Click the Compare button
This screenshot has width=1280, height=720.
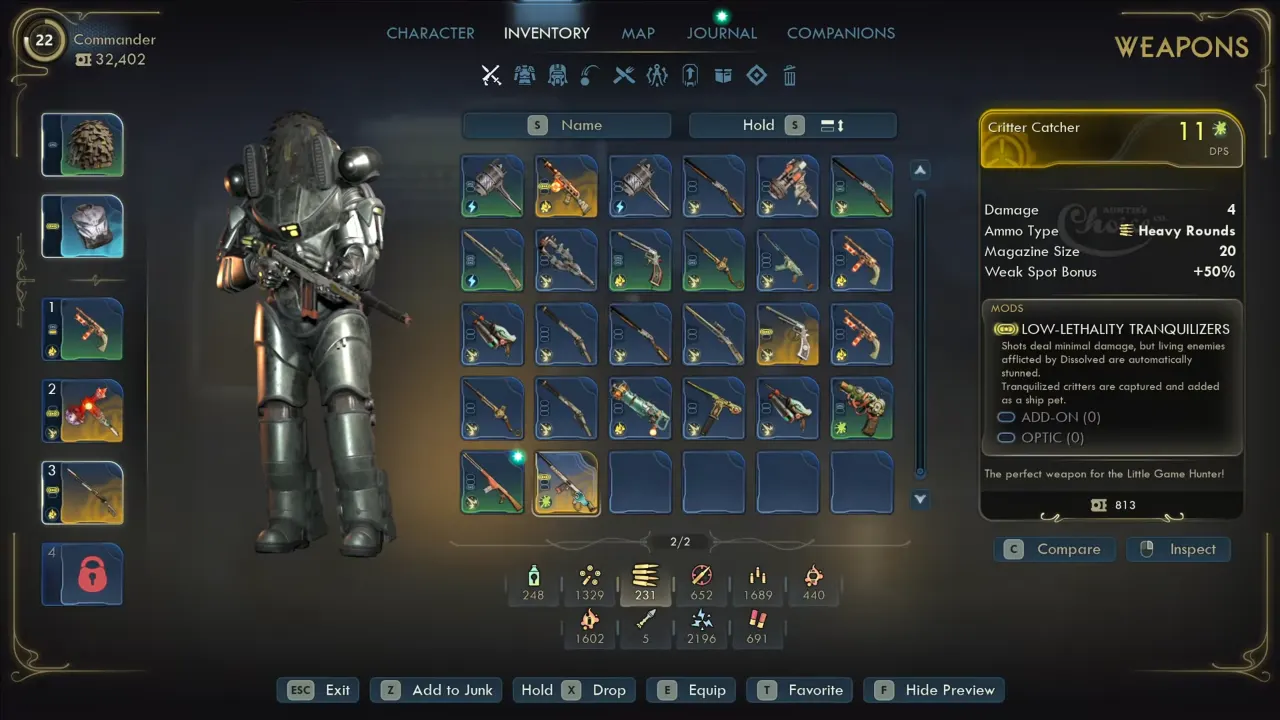(x=1054, y=549)
